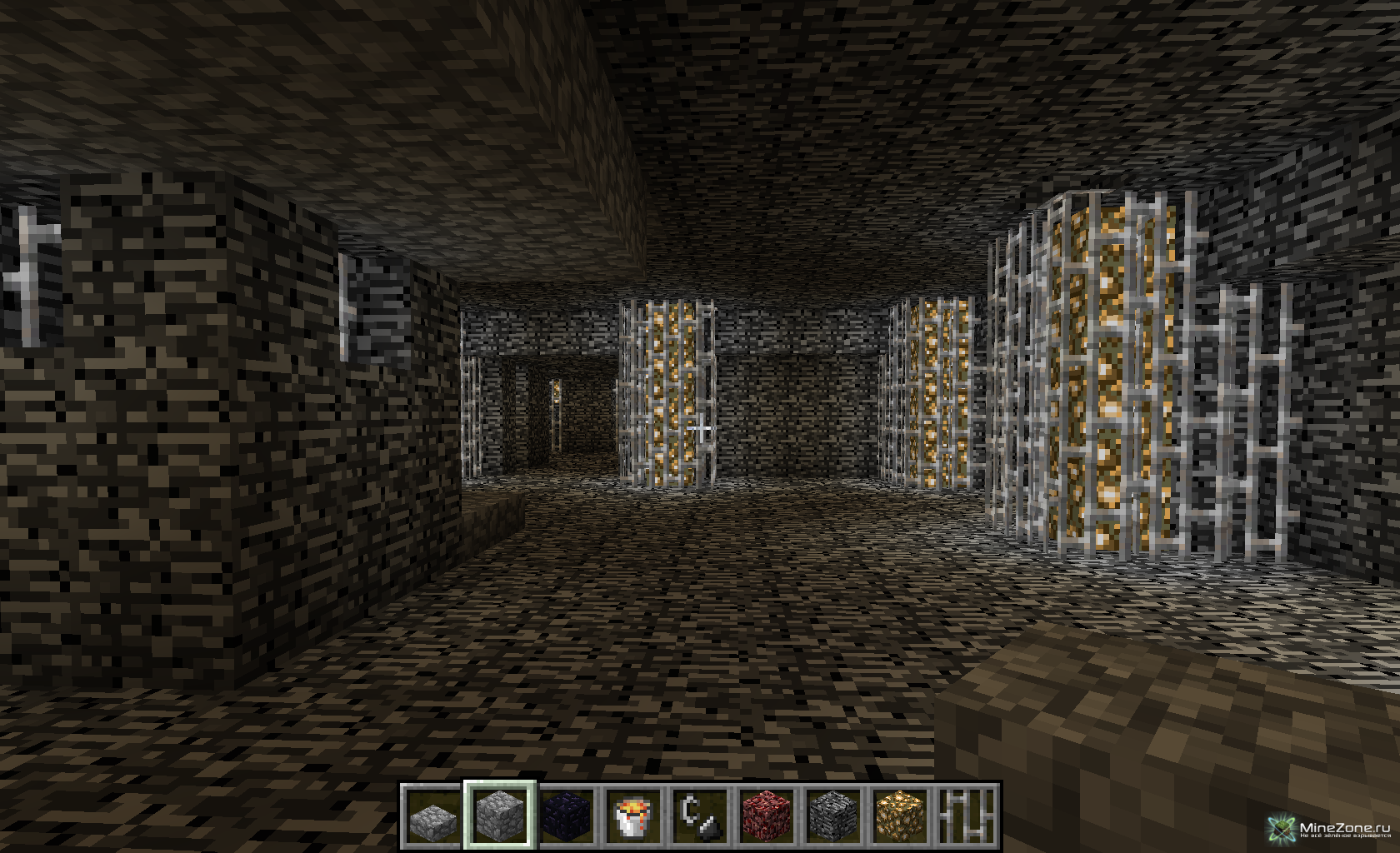This screenshot has width=1400, height=853.
Task: Select the iron bars hotbar slot
Action: (966, 816)
